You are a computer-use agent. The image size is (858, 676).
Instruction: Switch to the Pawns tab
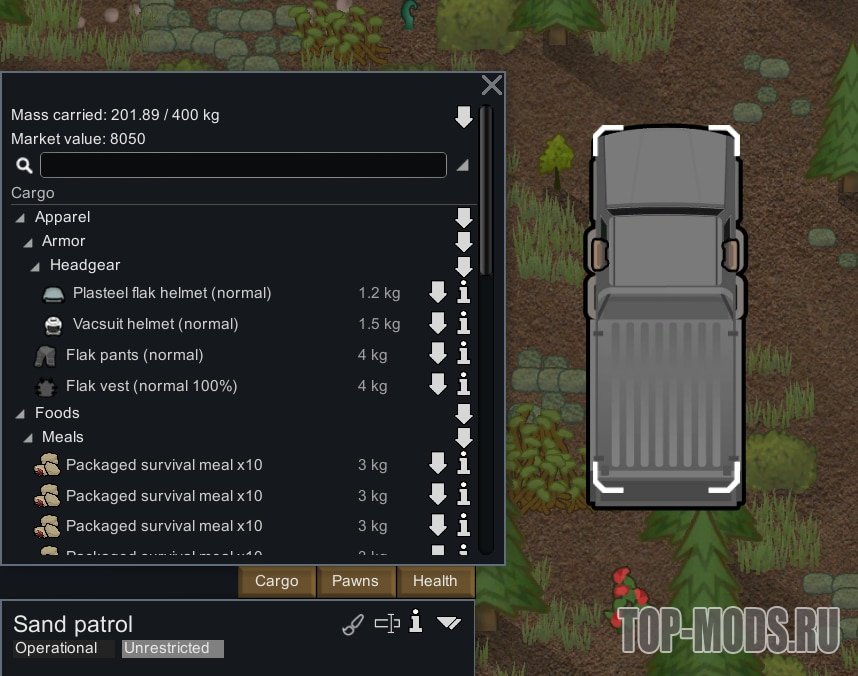point(355,581)
